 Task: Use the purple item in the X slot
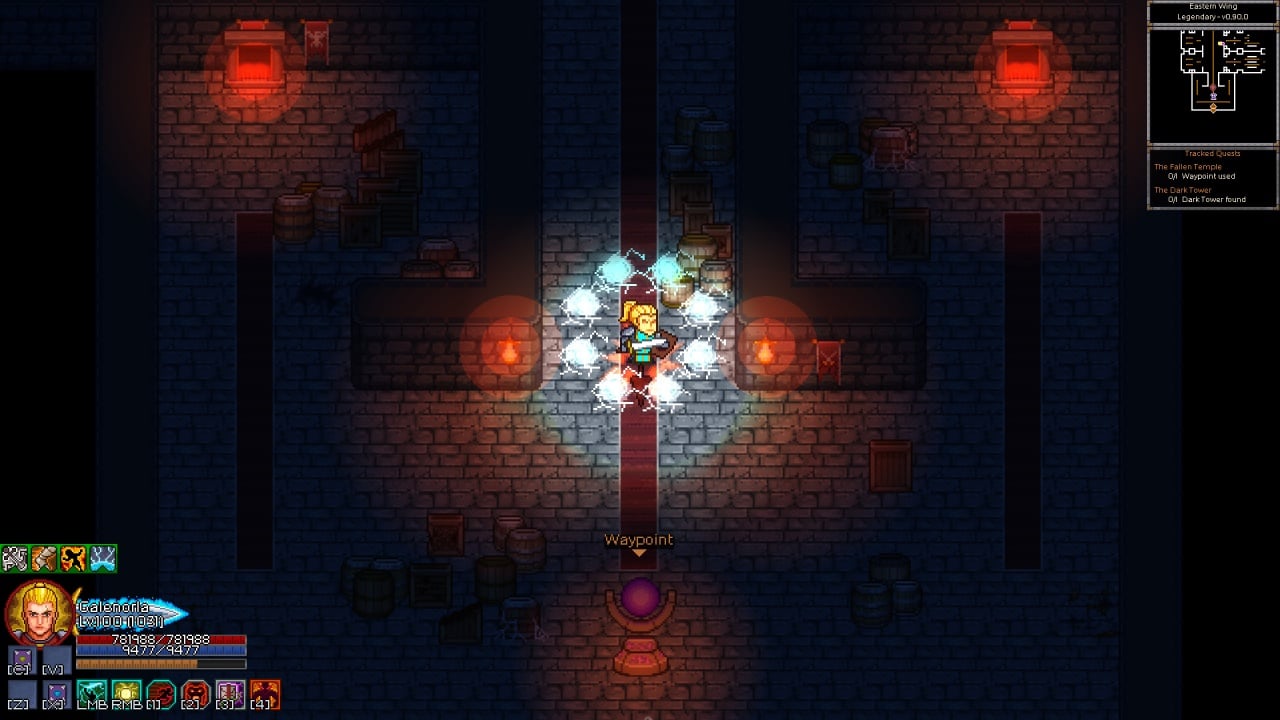(x=57, y=692)
